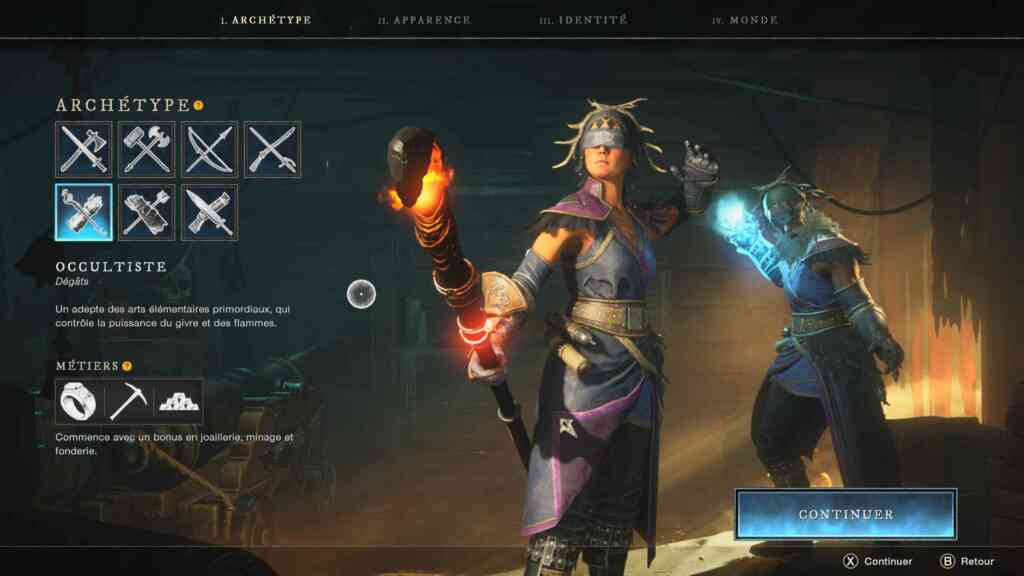Choose the highlighted Occultiste archetype tile
1024x576 pixels.
(84, 212)
